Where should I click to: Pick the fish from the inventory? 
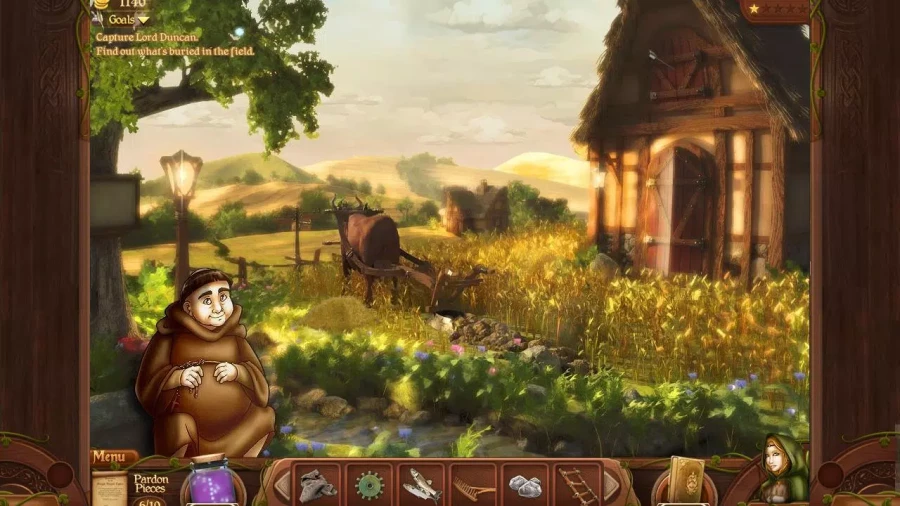point(421,486)
